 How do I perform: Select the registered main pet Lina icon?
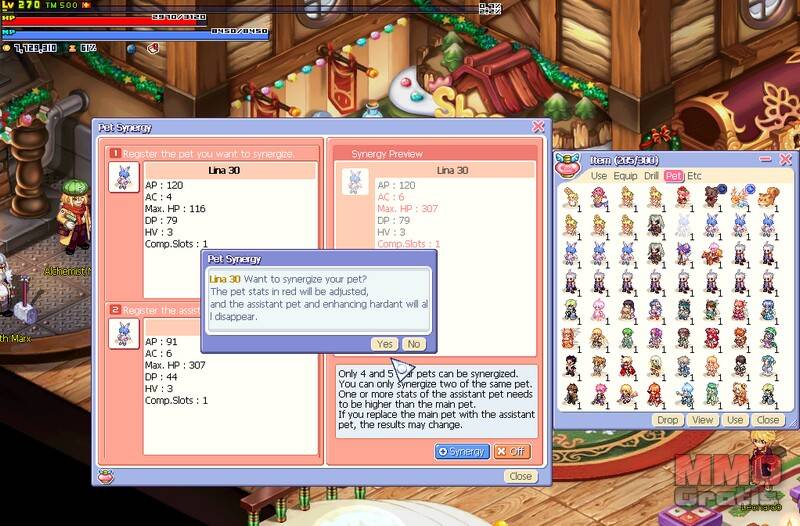(x=123, y=178)
